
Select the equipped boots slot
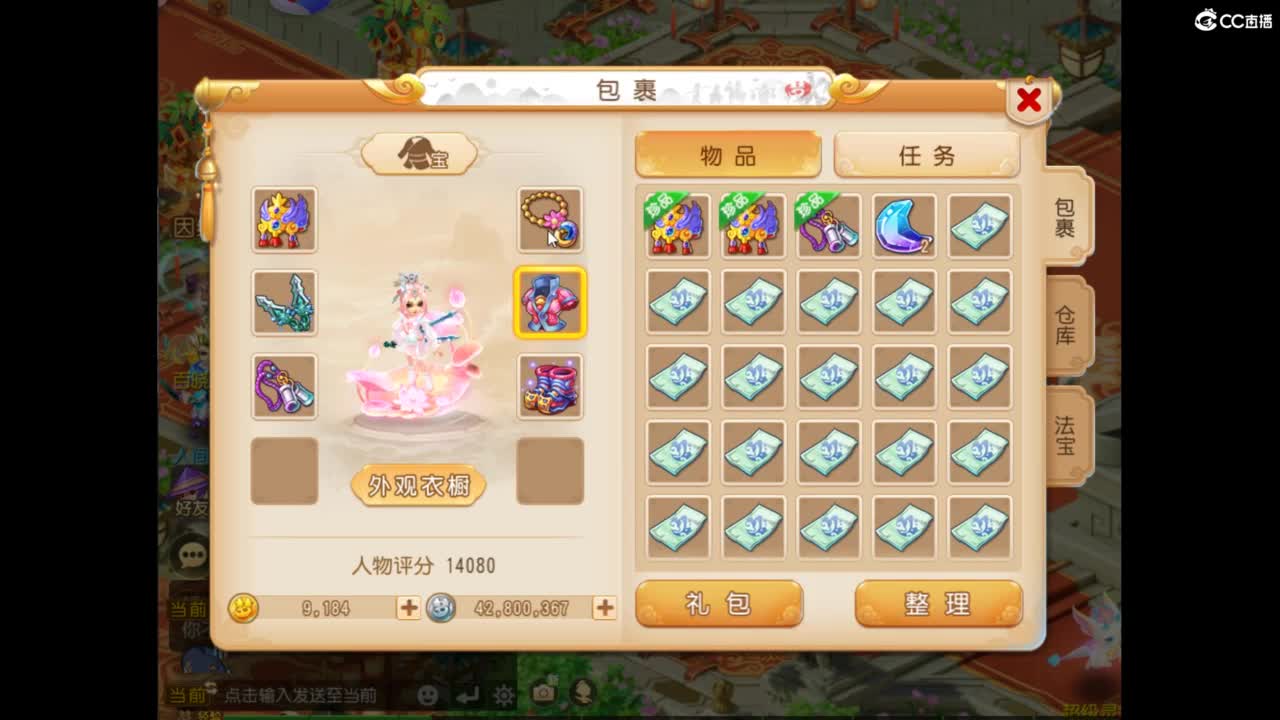pos(549,382)
